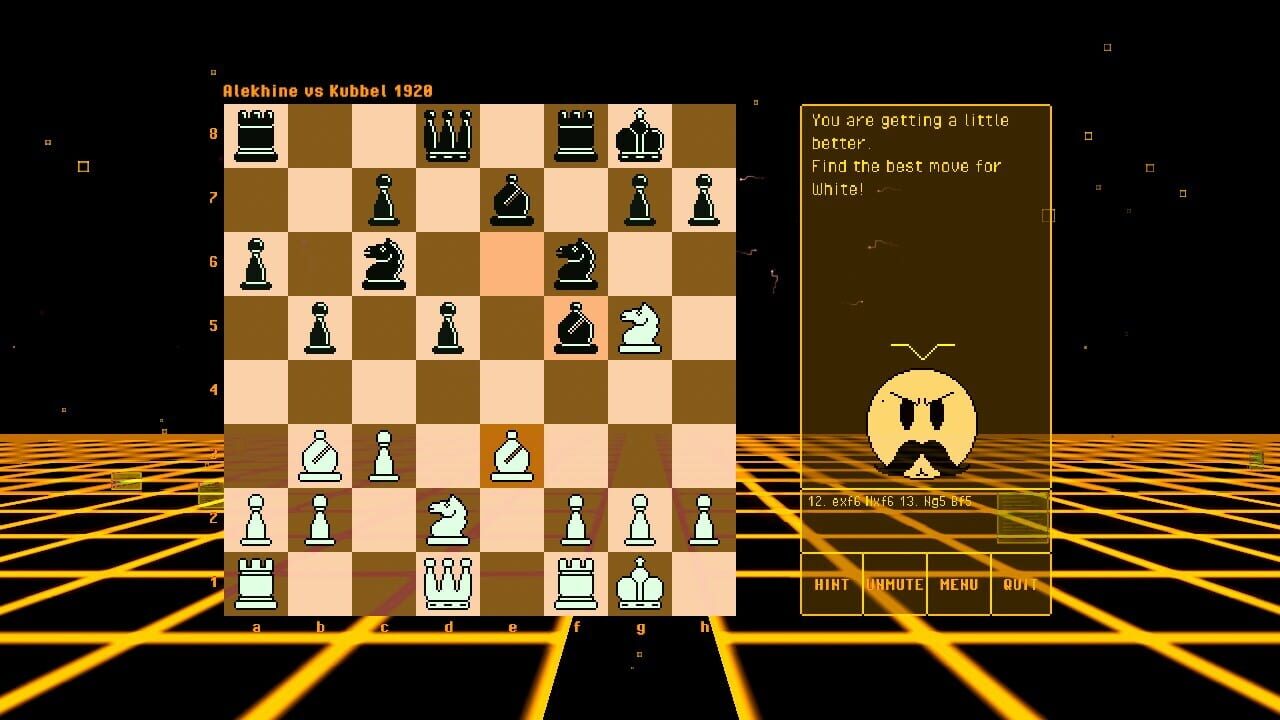Image resolution: width=1280 pixels, height=720 pixels.
Task: Select the black bishop on f5
Action: [x=577, y=325]
